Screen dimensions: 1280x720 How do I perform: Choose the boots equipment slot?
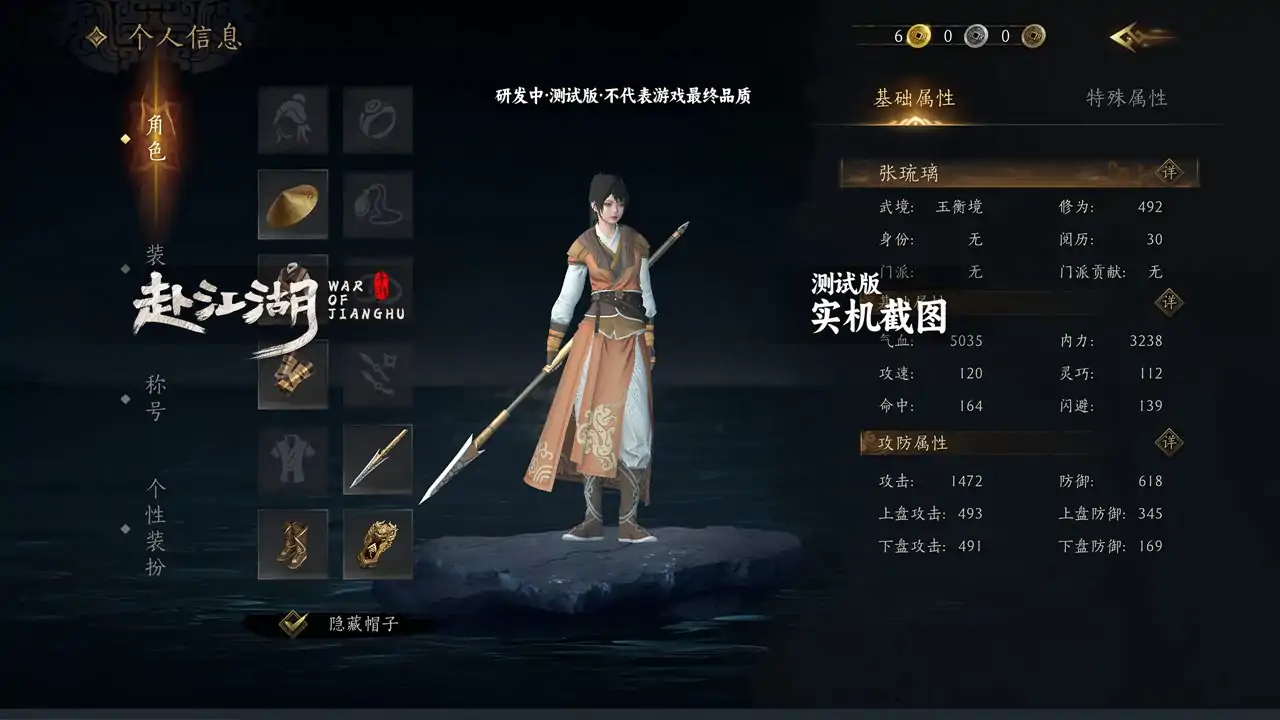pyautogui.click(x=293, y=544)
